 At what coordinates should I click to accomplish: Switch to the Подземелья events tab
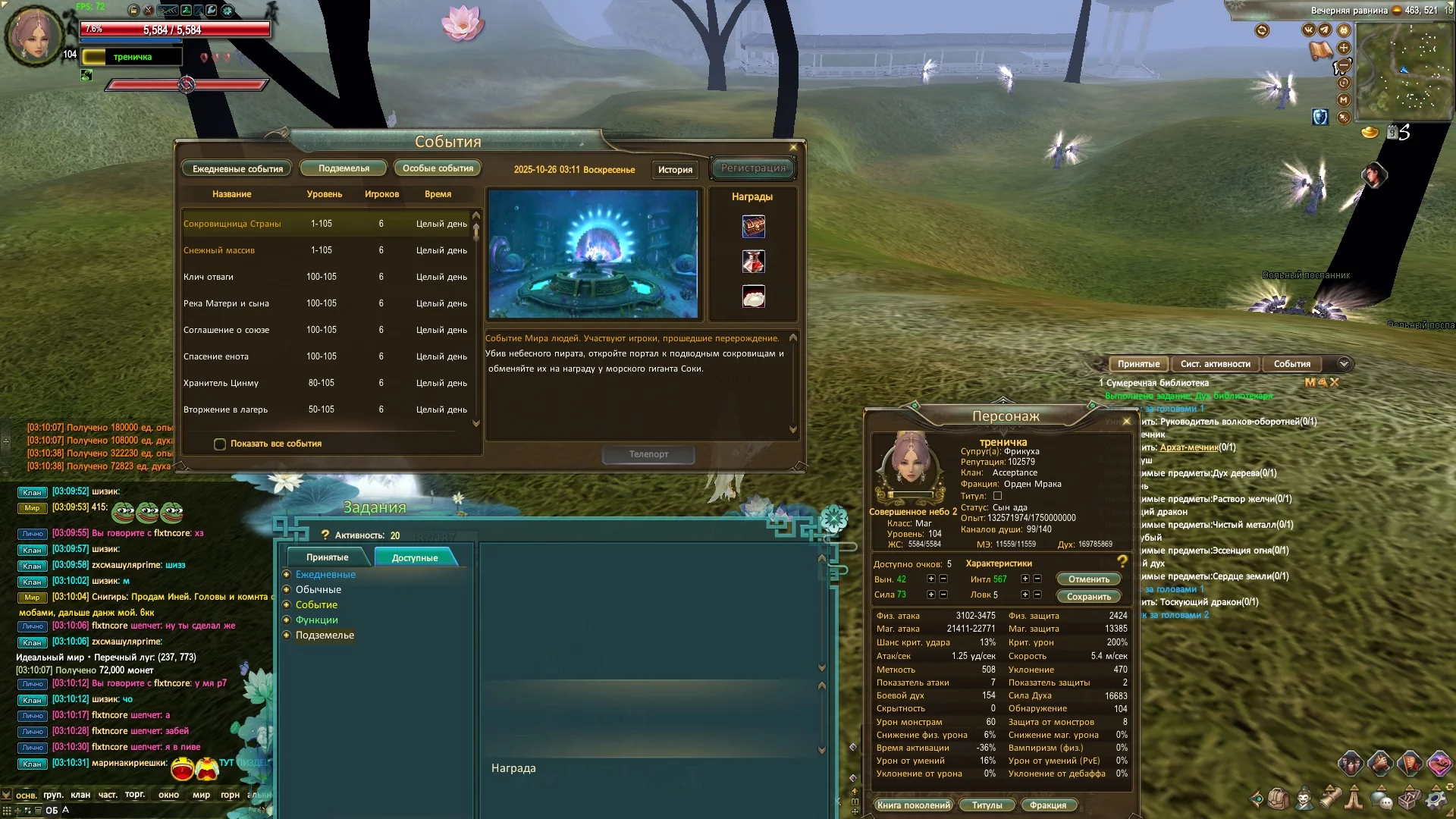pyautogui.click(x=344, y=168)
